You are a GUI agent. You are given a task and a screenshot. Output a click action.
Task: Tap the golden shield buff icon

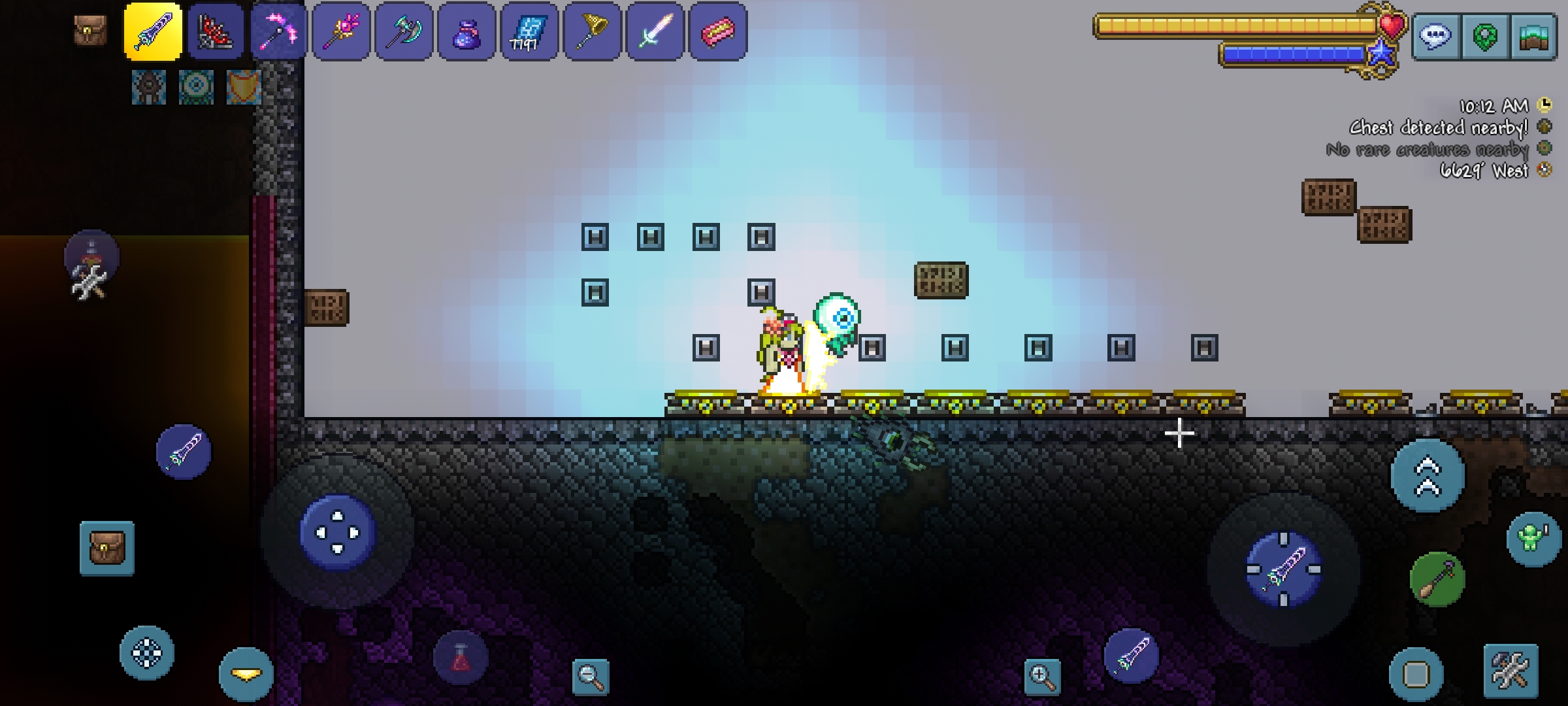pos(244,87)
